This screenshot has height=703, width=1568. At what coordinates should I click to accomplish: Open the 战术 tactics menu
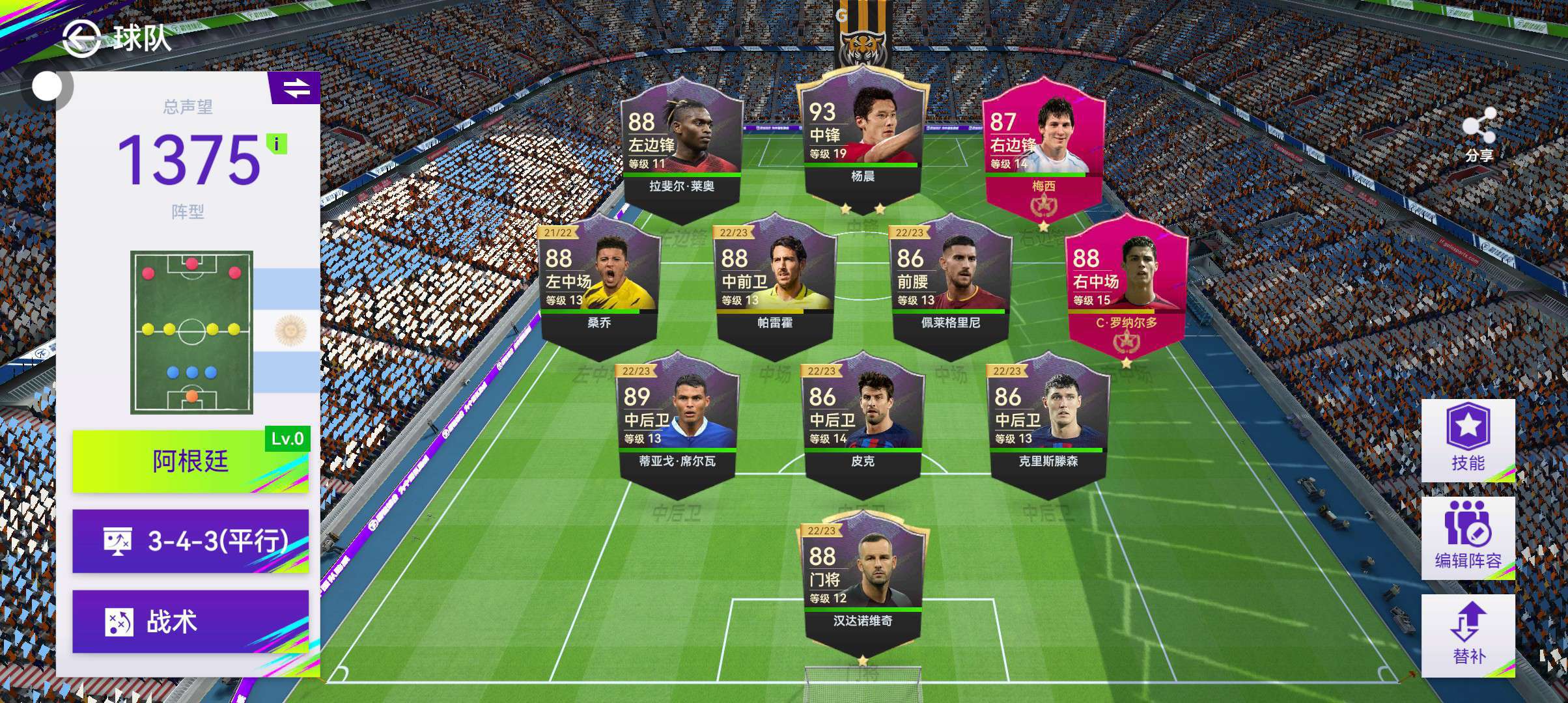(x=190, y=622)
